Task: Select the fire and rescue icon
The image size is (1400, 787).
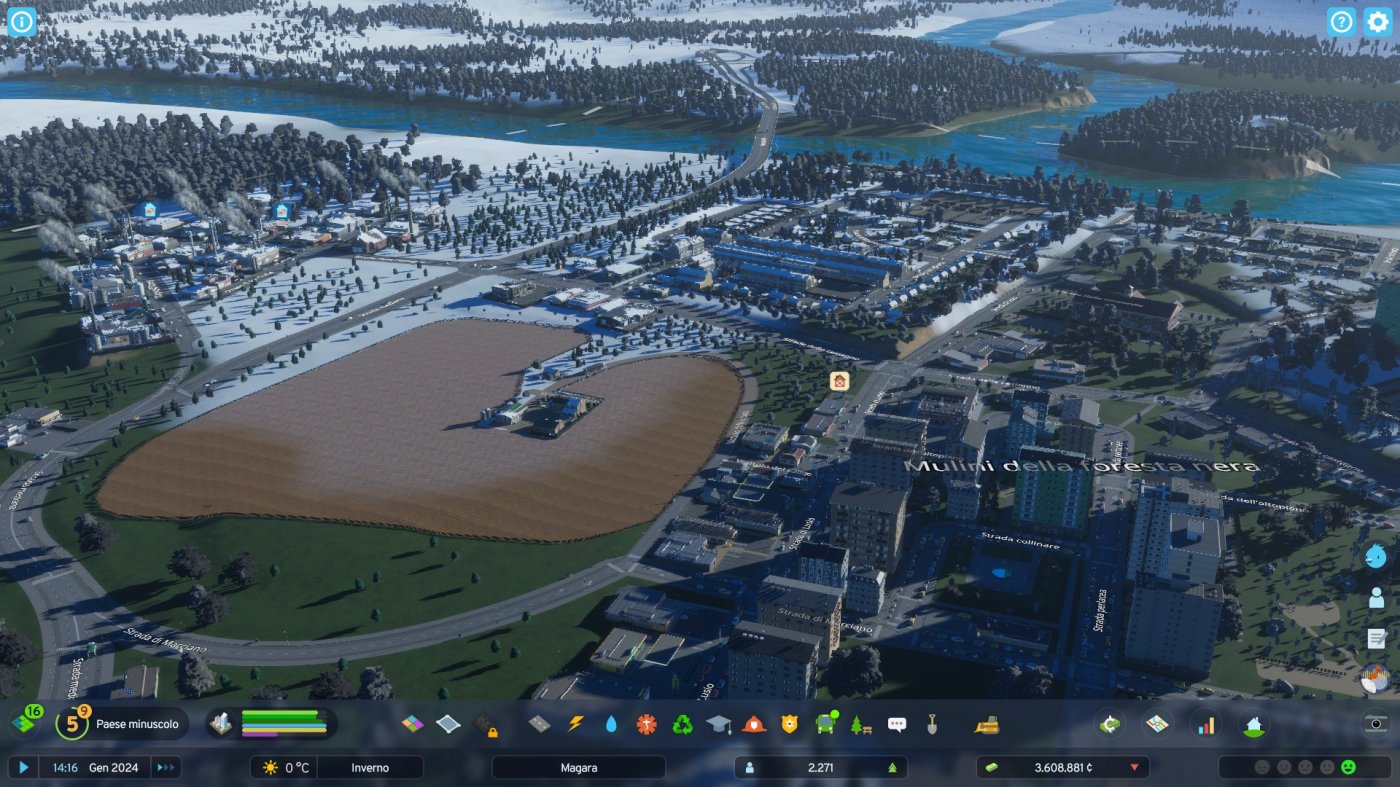Action: [x=756, y=725]
